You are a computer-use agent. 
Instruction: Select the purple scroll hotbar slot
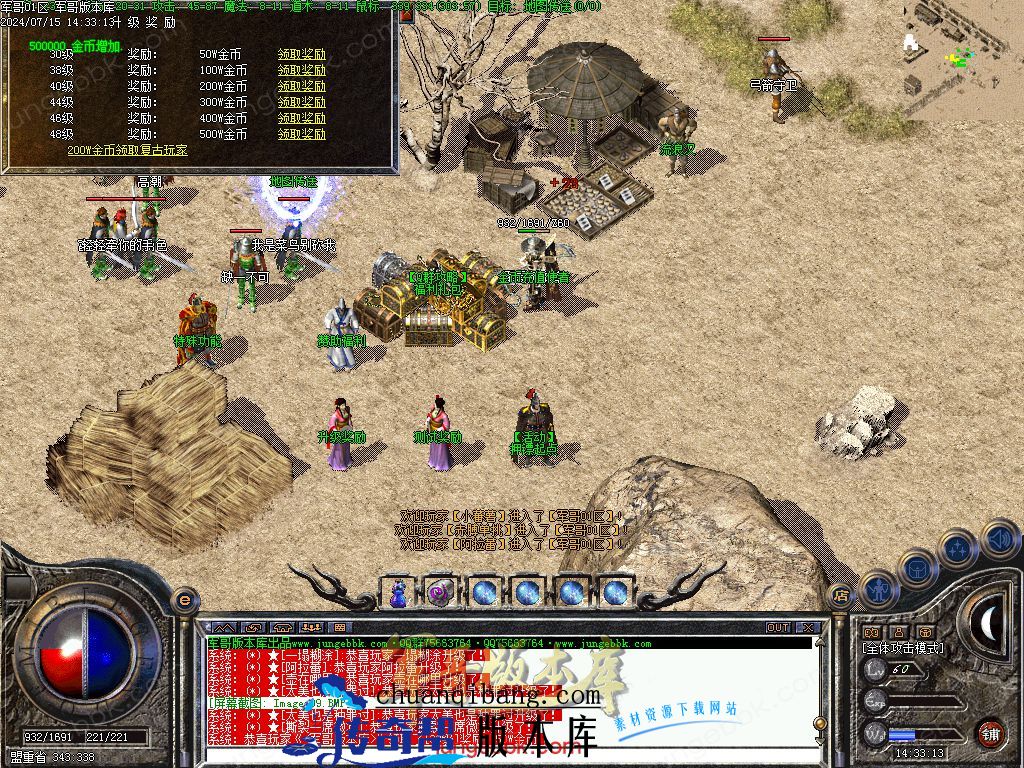tap(440, 592)
